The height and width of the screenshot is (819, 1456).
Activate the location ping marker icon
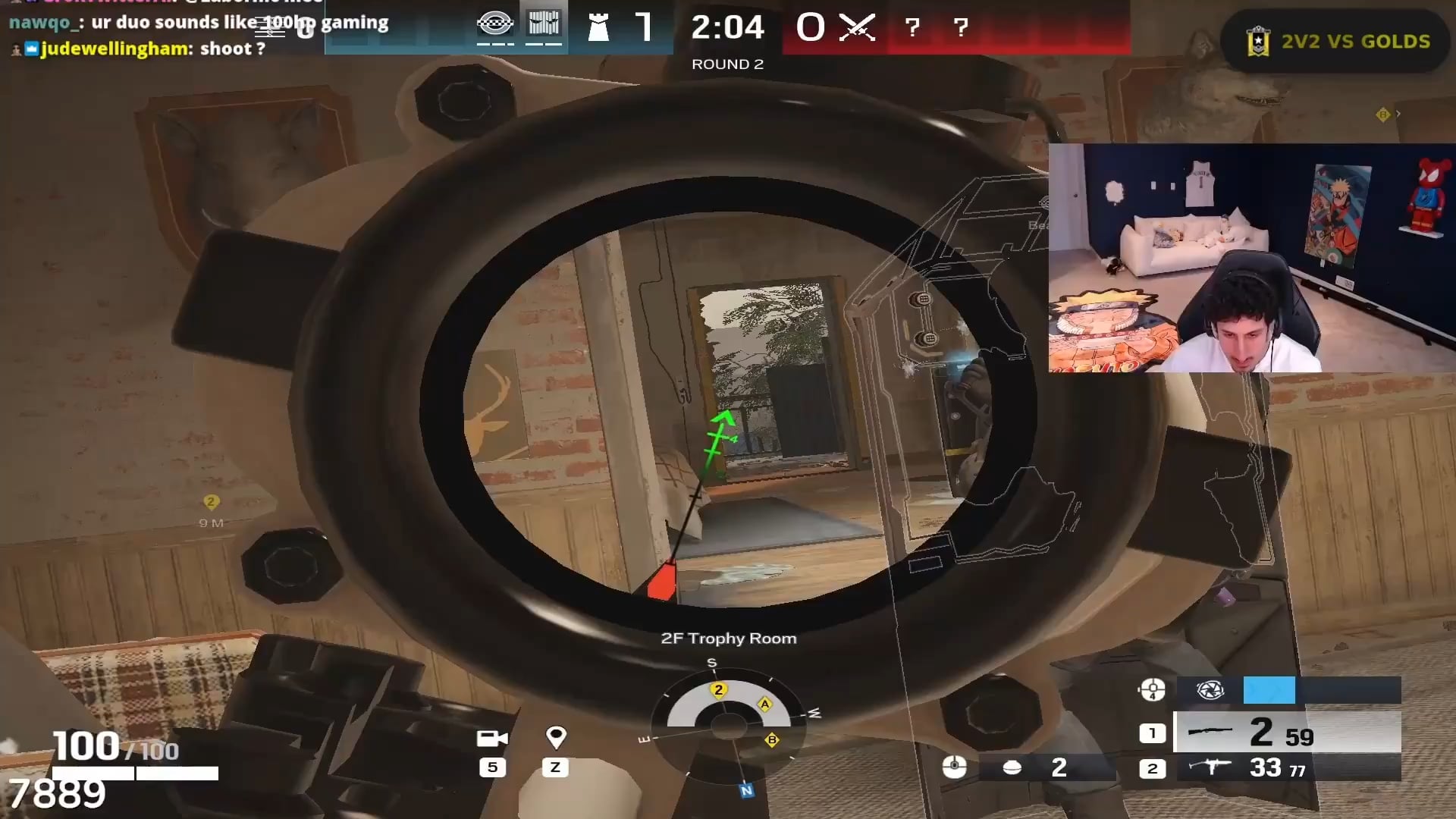[x=556, y=737]
